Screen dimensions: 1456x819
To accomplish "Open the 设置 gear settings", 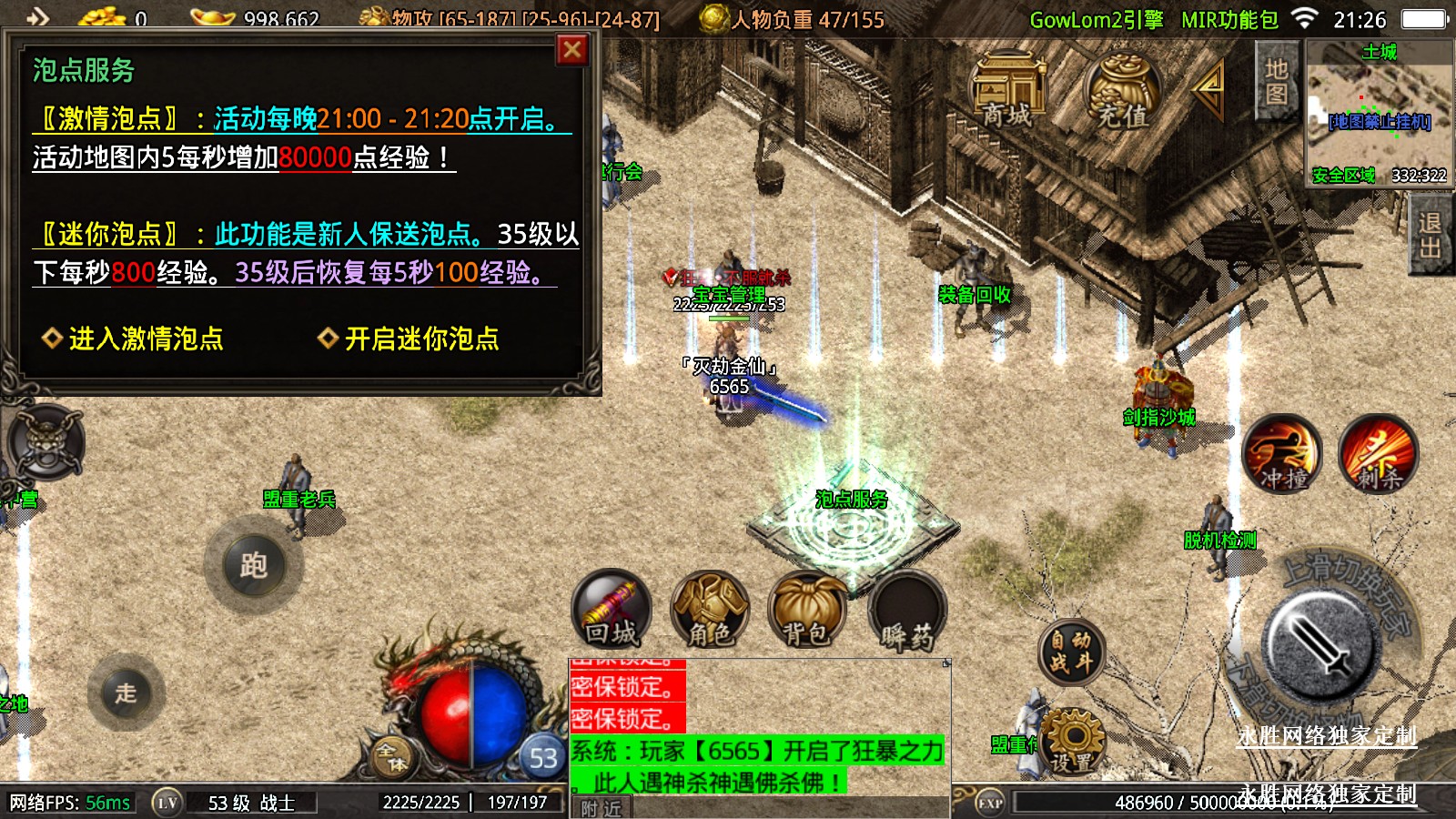I will pos(1072,742).
